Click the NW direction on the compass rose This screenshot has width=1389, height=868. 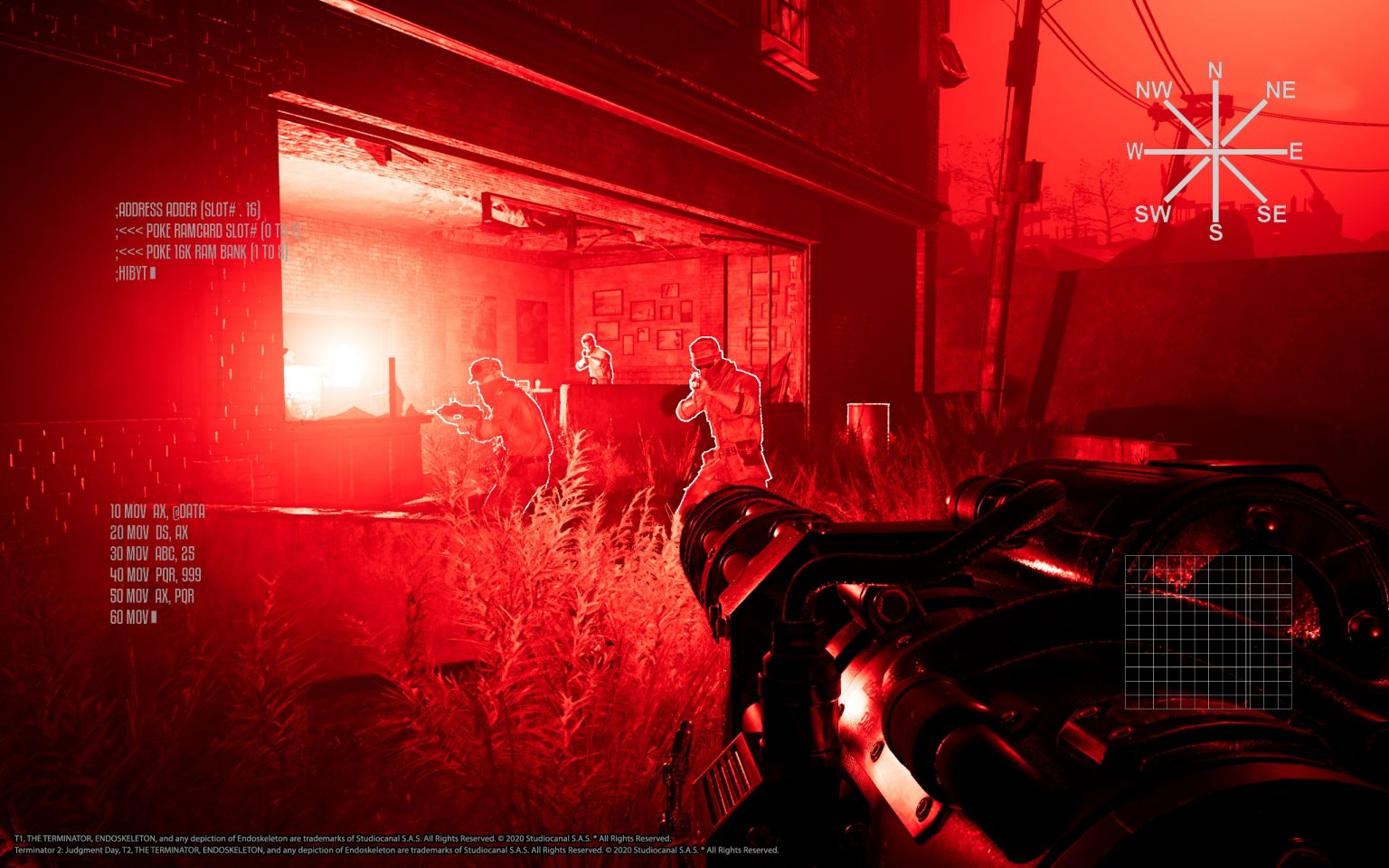click(x=1155, y=90)
